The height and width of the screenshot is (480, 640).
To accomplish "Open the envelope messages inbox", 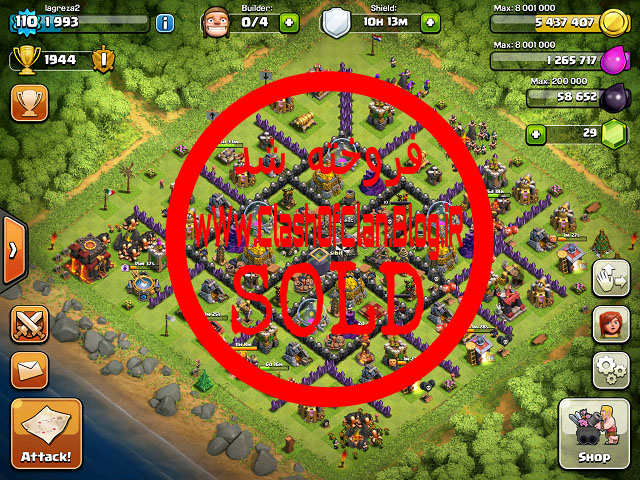I will (30, 370).
